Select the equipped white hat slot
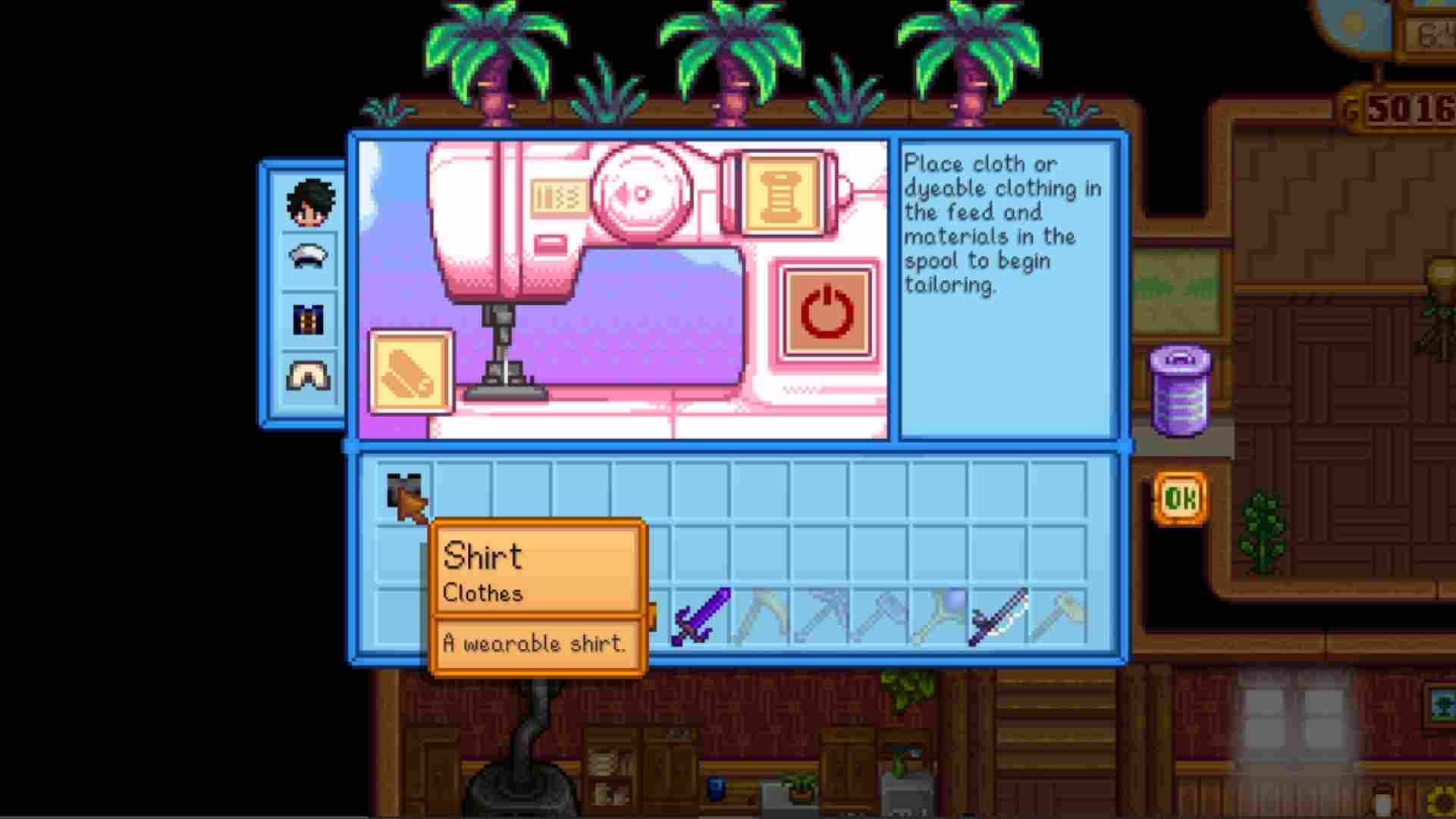 308,258
